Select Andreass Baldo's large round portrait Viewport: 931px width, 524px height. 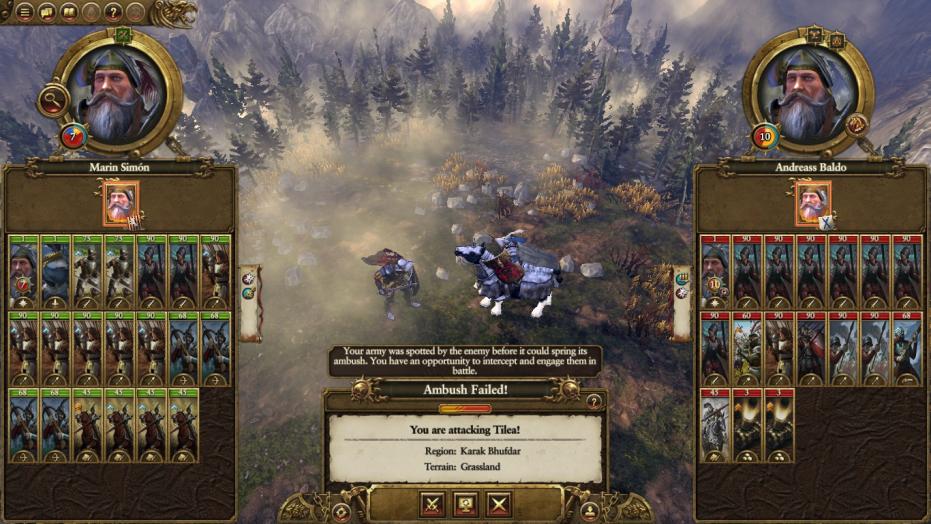(809, 91)
